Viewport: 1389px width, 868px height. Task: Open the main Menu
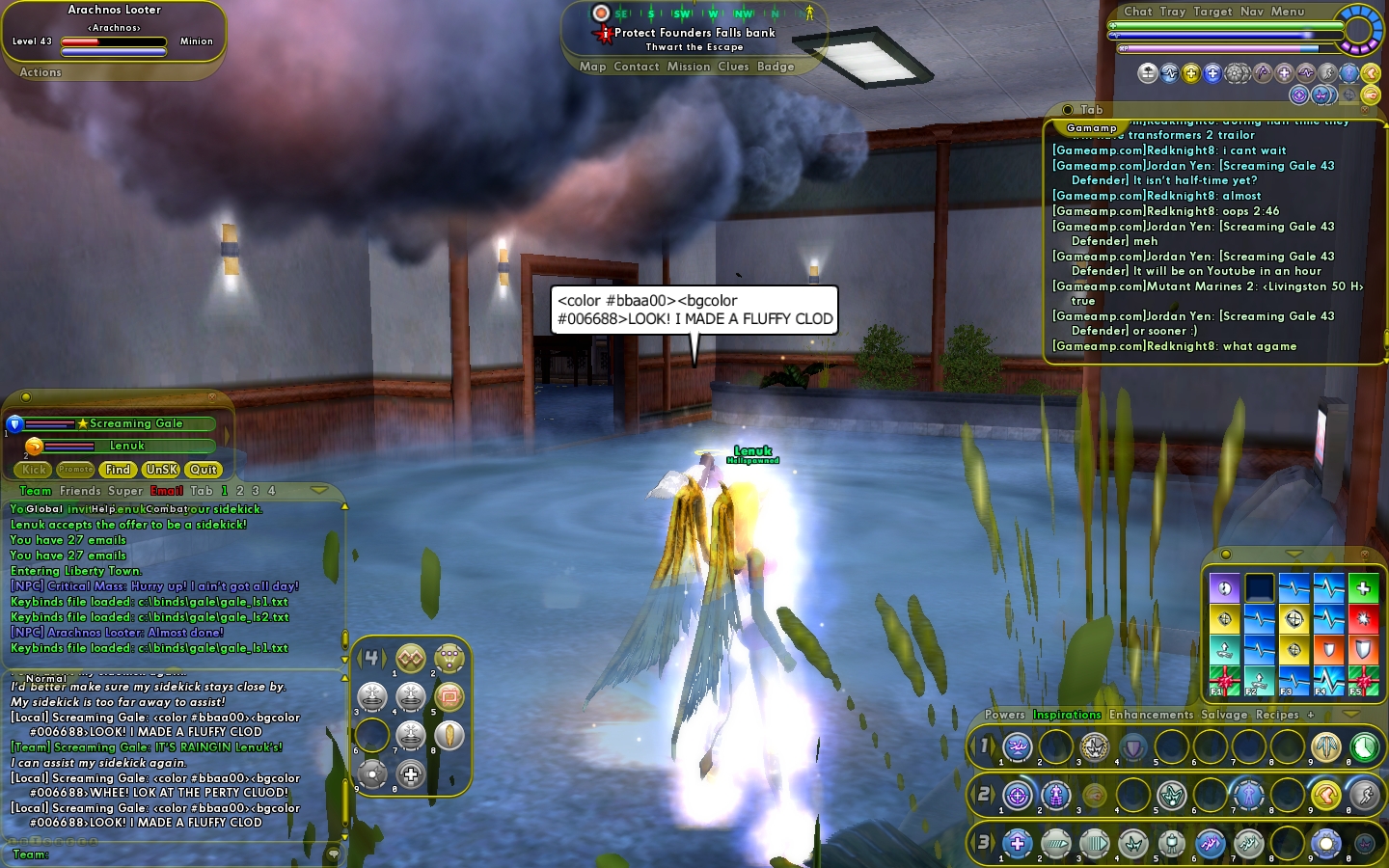pos(1287,12)
